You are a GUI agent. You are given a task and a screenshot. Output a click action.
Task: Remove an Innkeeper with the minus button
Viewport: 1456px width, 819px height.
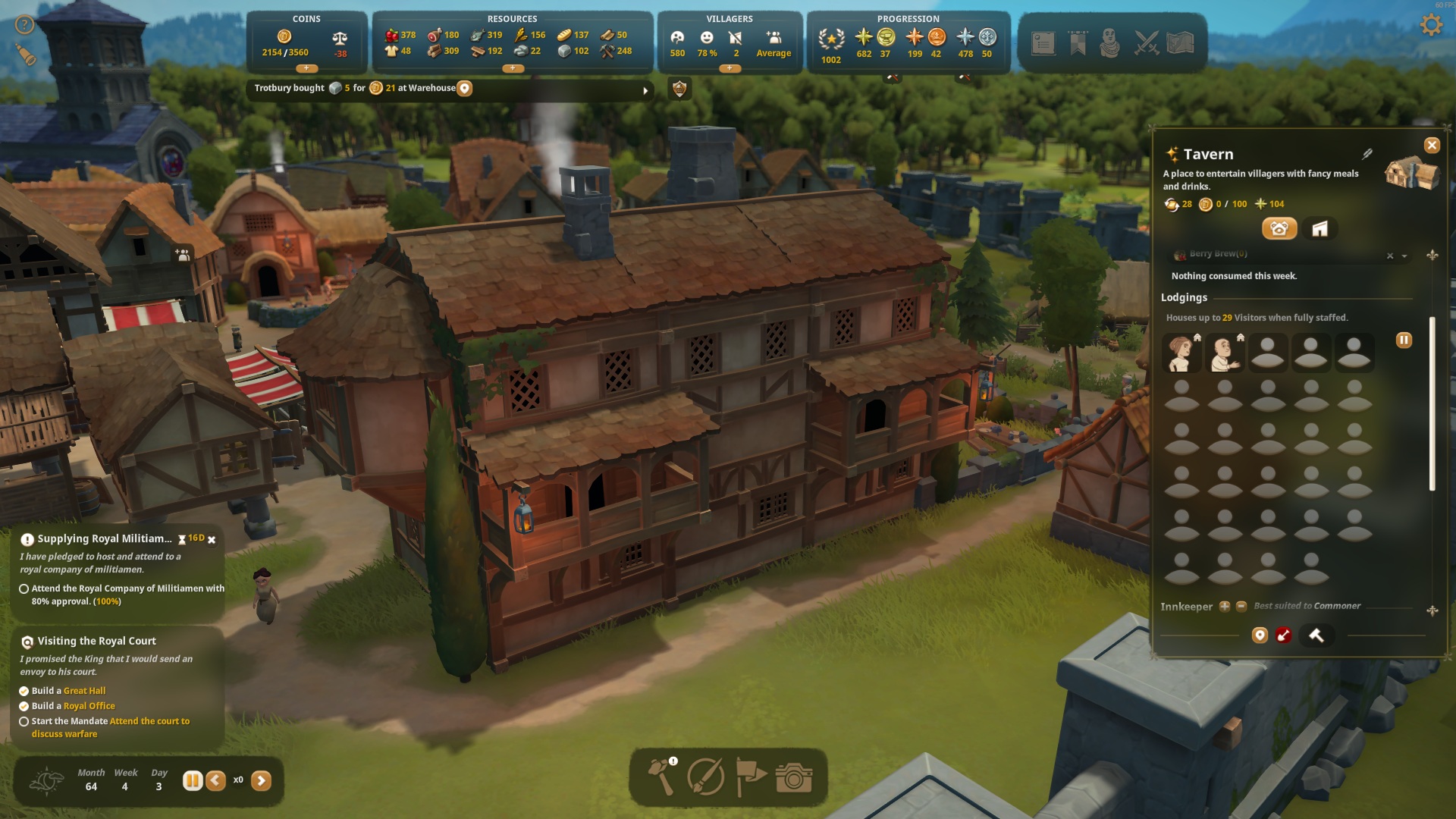(x=1241, y=607)
